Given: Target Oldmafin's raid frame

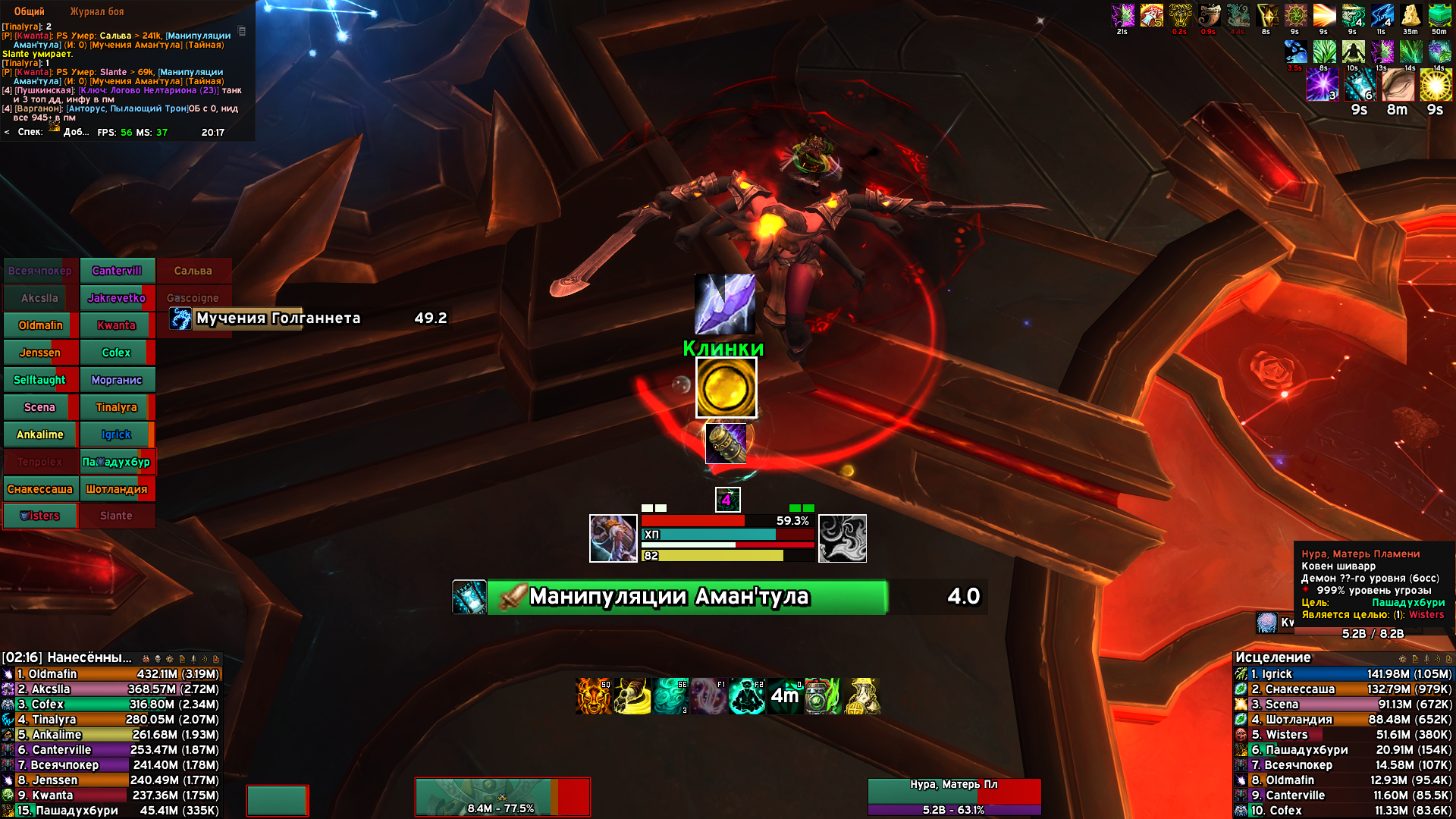Looking at the screenshot, I should (x=40, y=325).
